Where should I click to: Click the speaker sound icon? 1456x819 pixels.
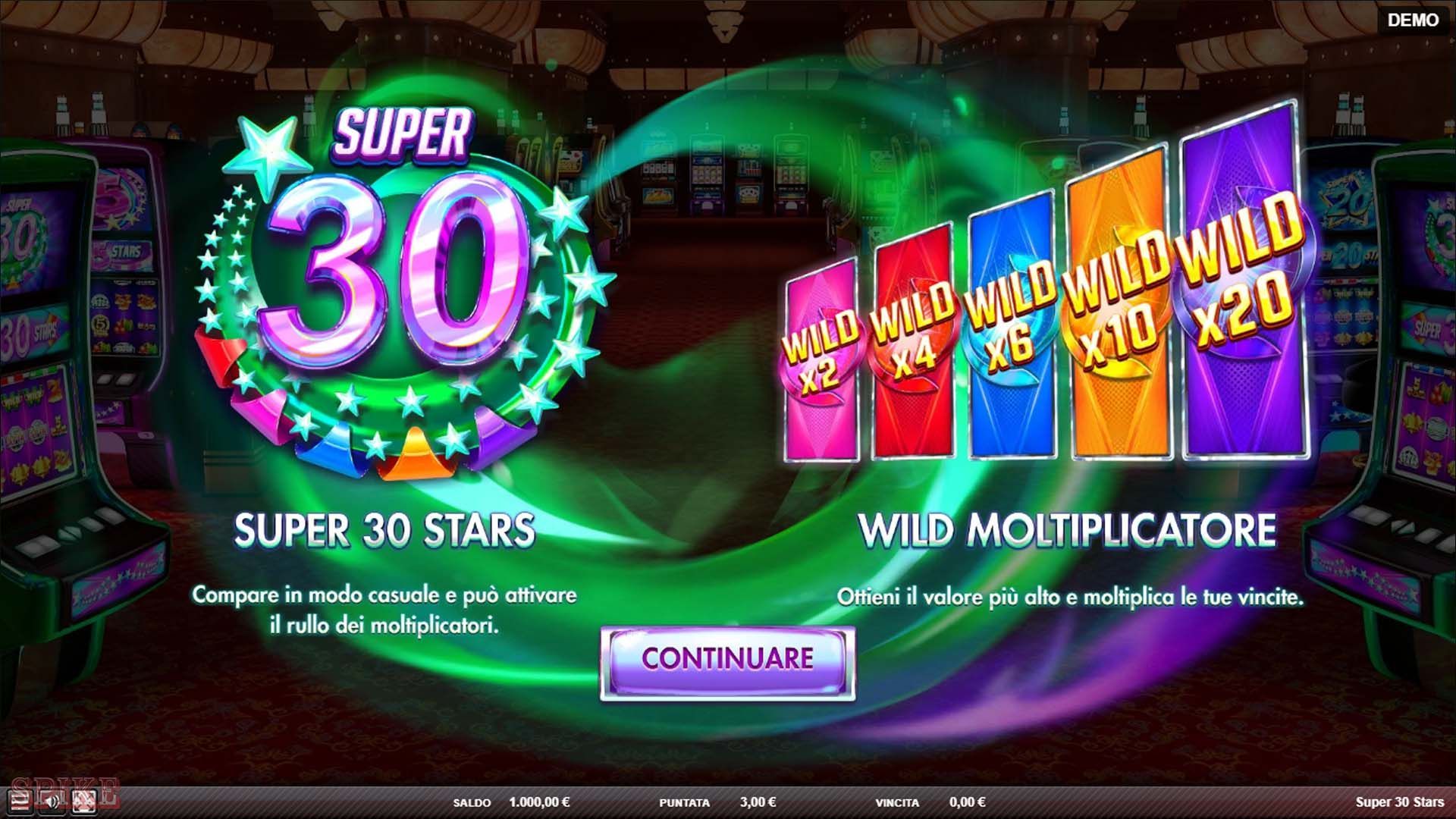(50, 802)
